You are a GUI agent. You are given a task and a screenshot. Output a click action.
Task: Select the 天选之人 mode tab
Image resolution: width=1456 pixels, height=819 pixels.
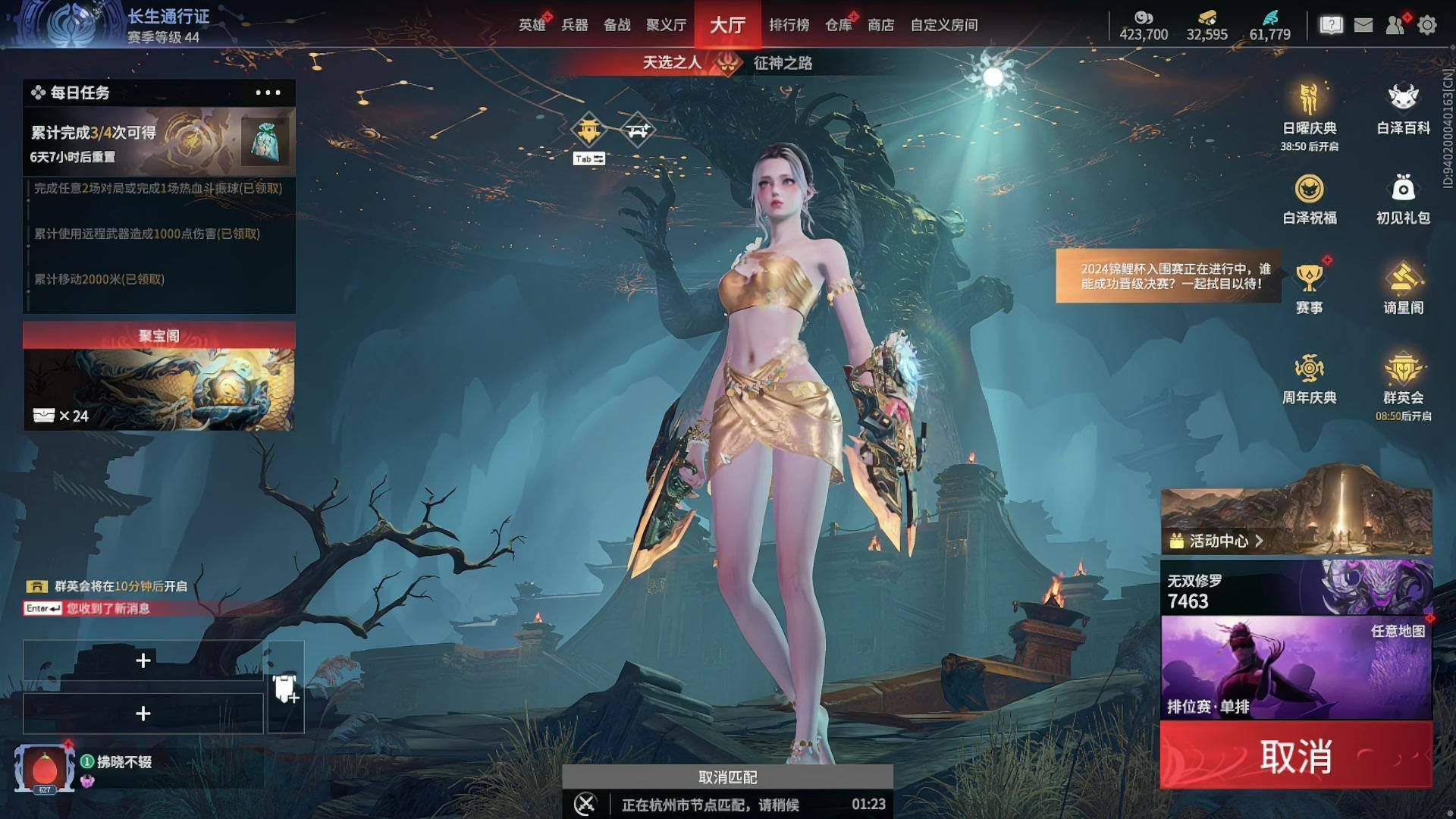tap(672, 63)
